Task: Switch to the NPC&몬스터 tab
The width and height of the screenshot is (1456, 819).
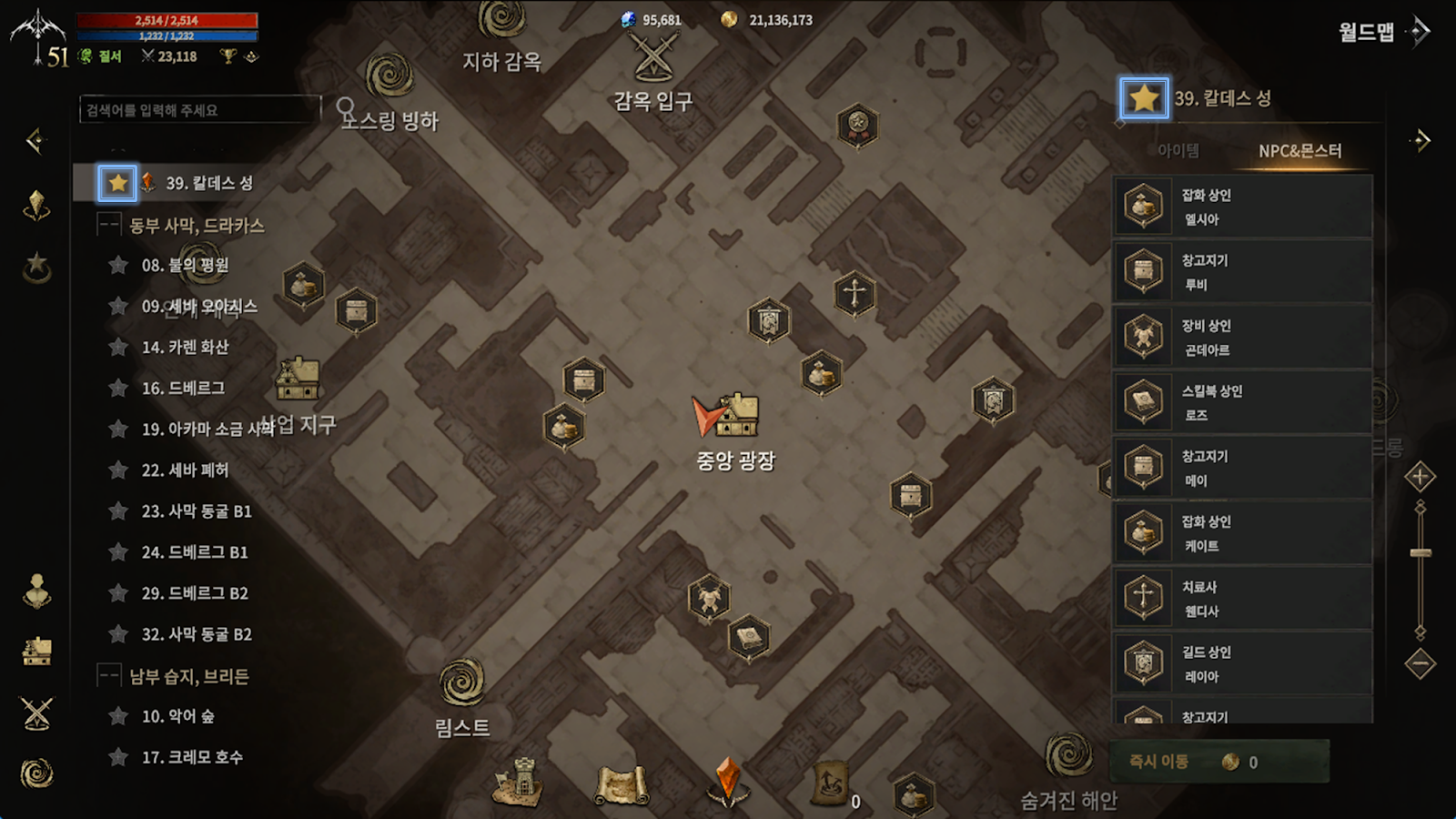Action: 1299,151
